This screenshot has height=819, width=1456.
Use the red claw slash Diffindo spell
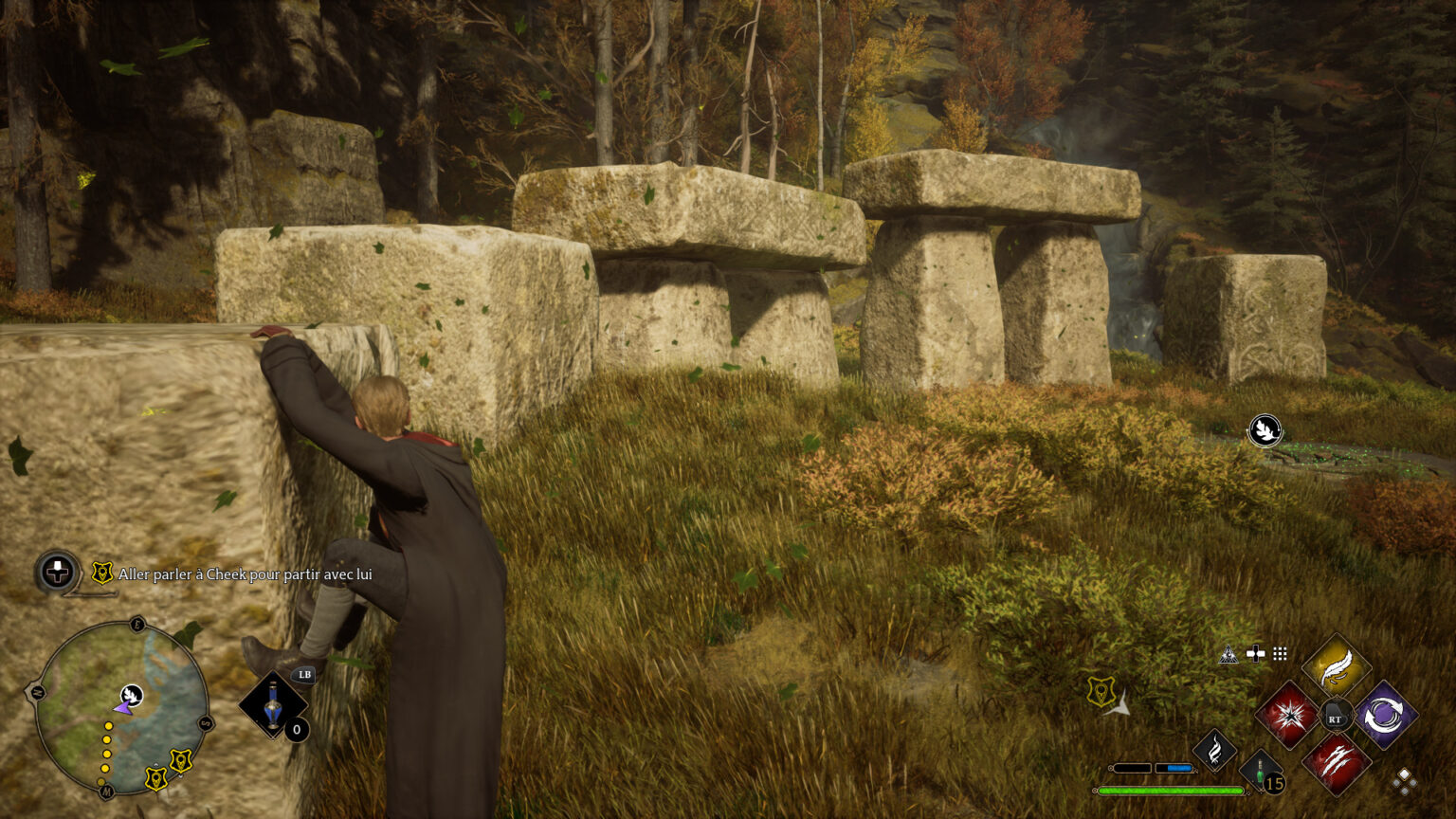(1337, 763)
